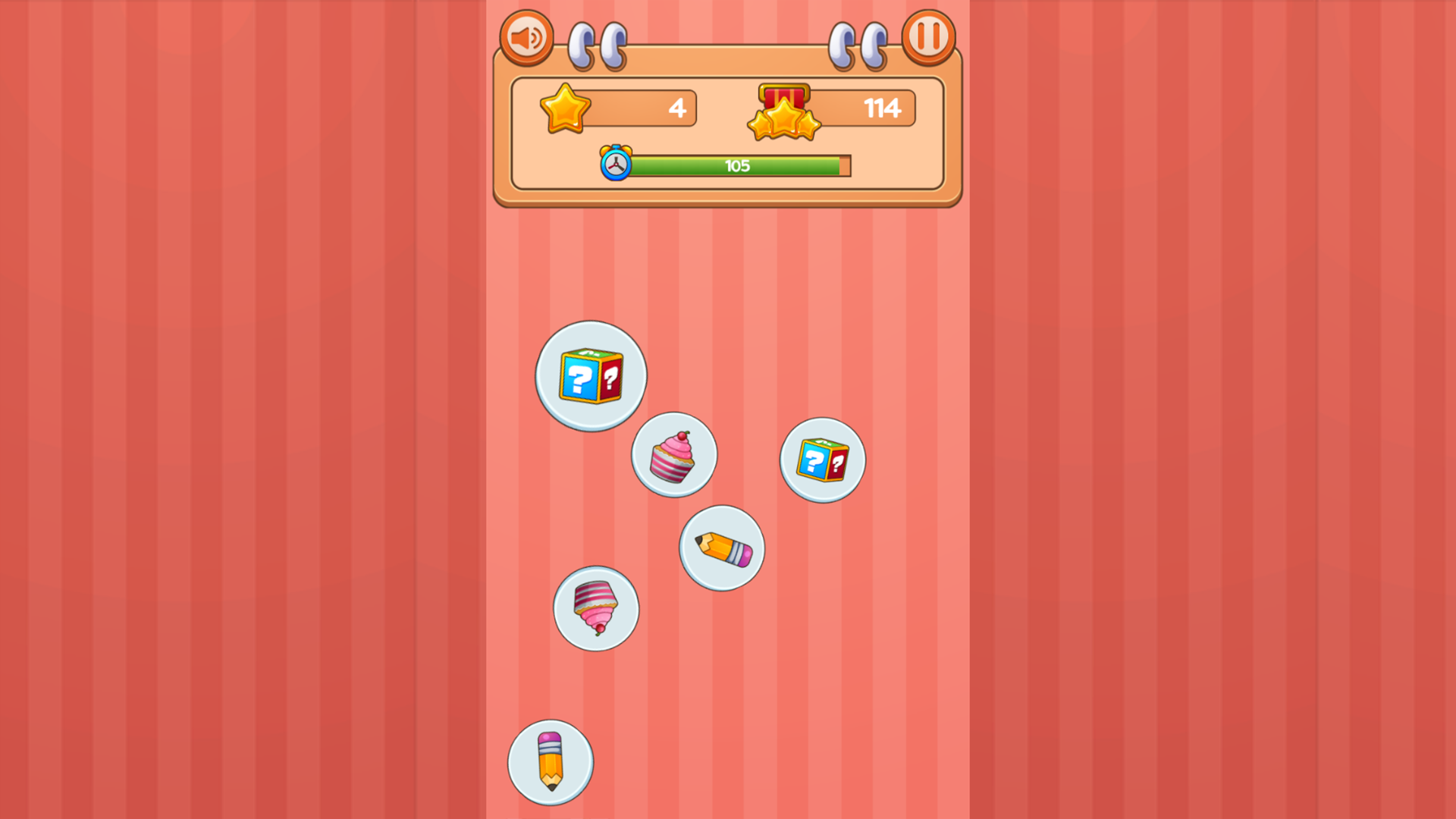1456x819 pixels.
Task: Mute the game sound via speaker icon
Action: pyautogui.click(x=529, y=37)
